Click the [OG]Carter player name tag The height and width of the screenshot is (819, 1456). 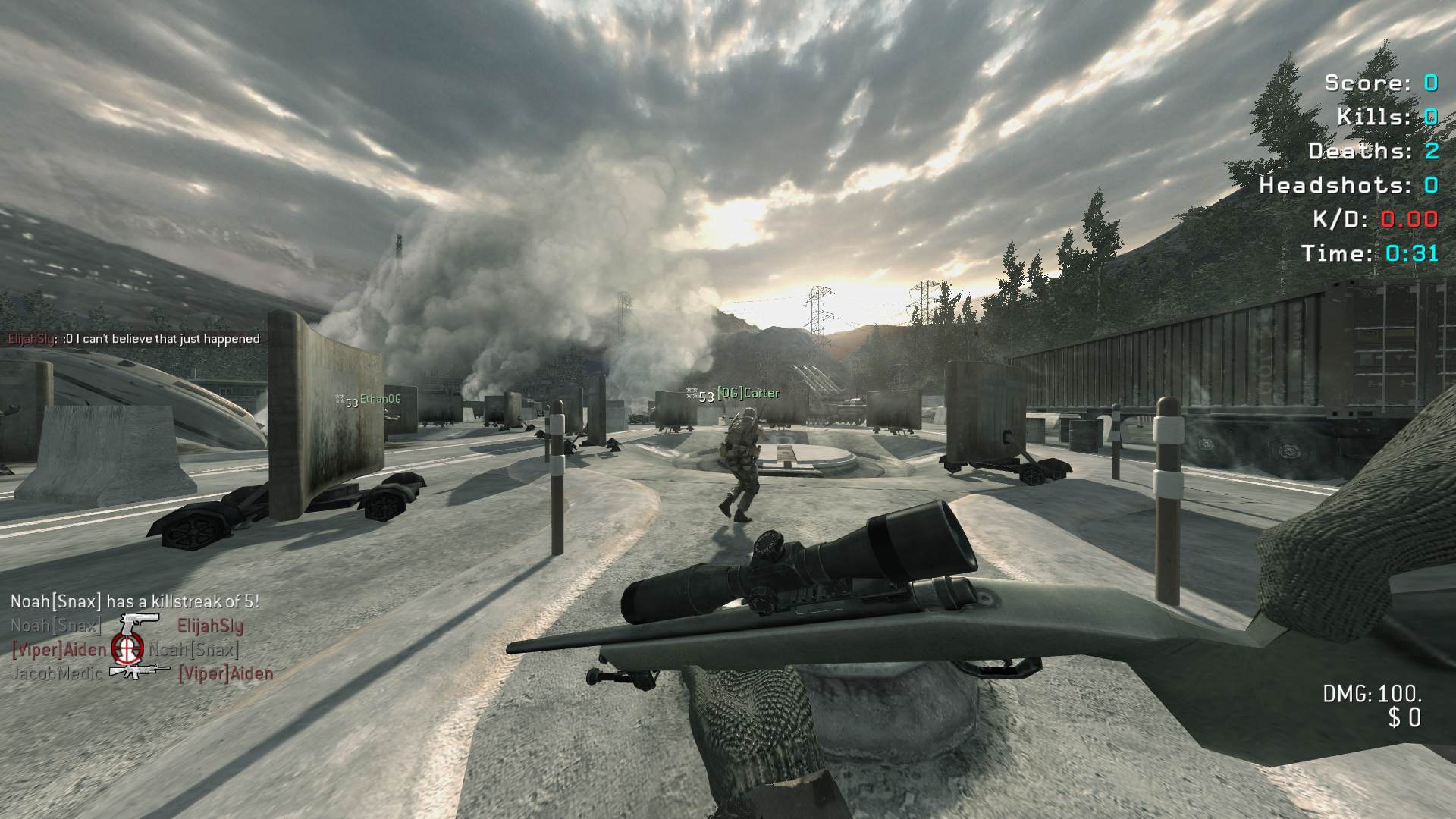[x=747, y=393]
